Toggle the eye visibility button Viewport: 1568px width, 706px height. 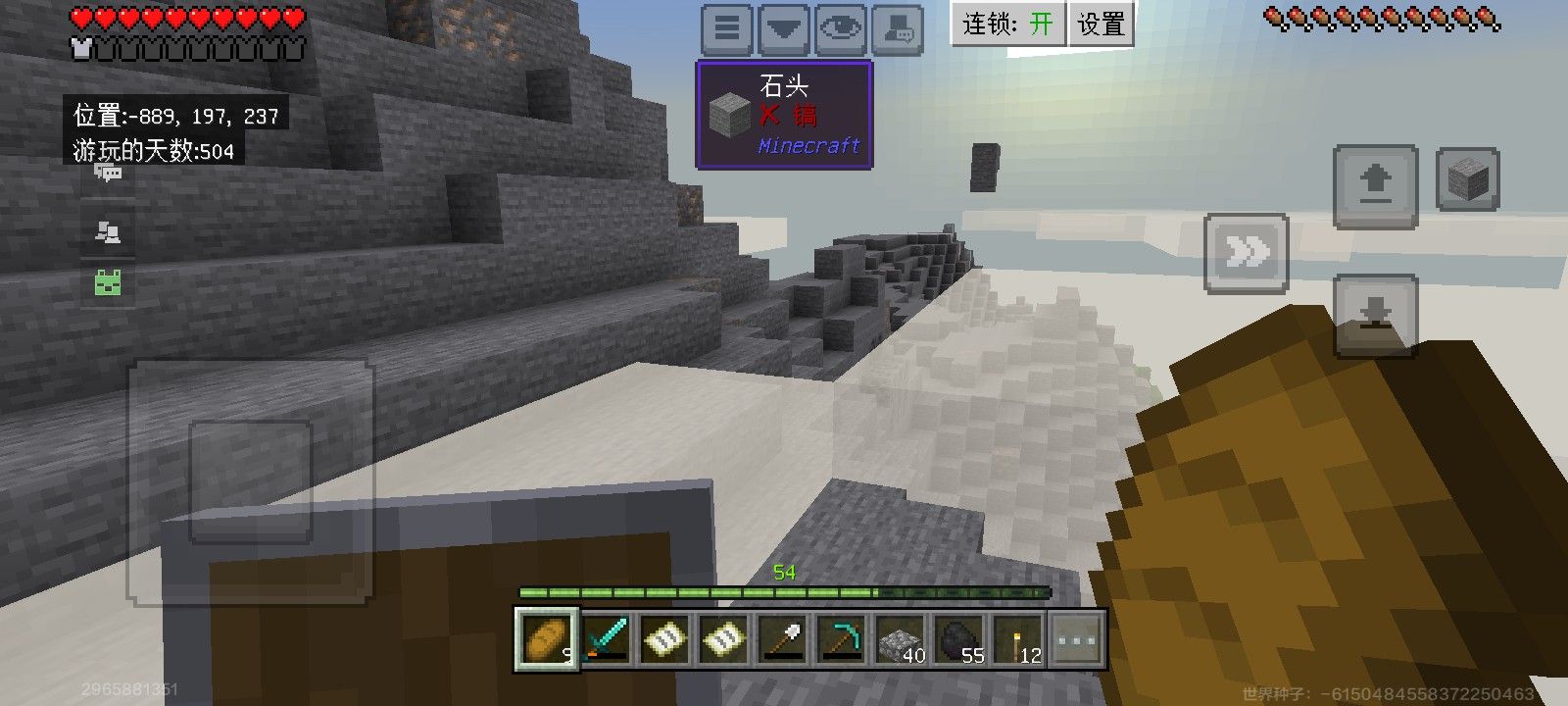click(x=840, y=28)
